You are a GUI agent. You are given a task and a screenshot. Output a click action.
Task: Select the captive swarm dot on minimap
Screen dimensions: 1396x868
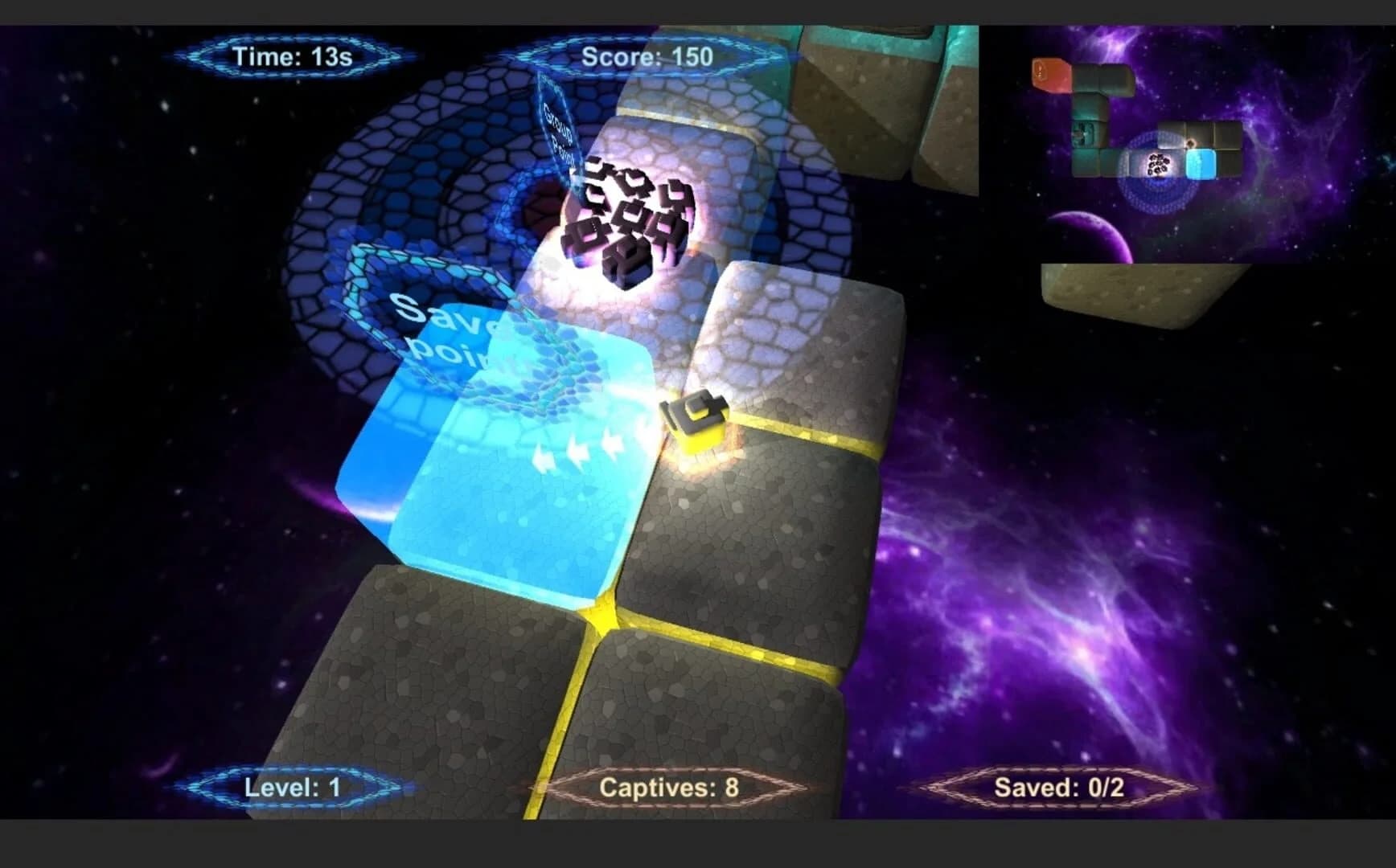pos(1158,165)
